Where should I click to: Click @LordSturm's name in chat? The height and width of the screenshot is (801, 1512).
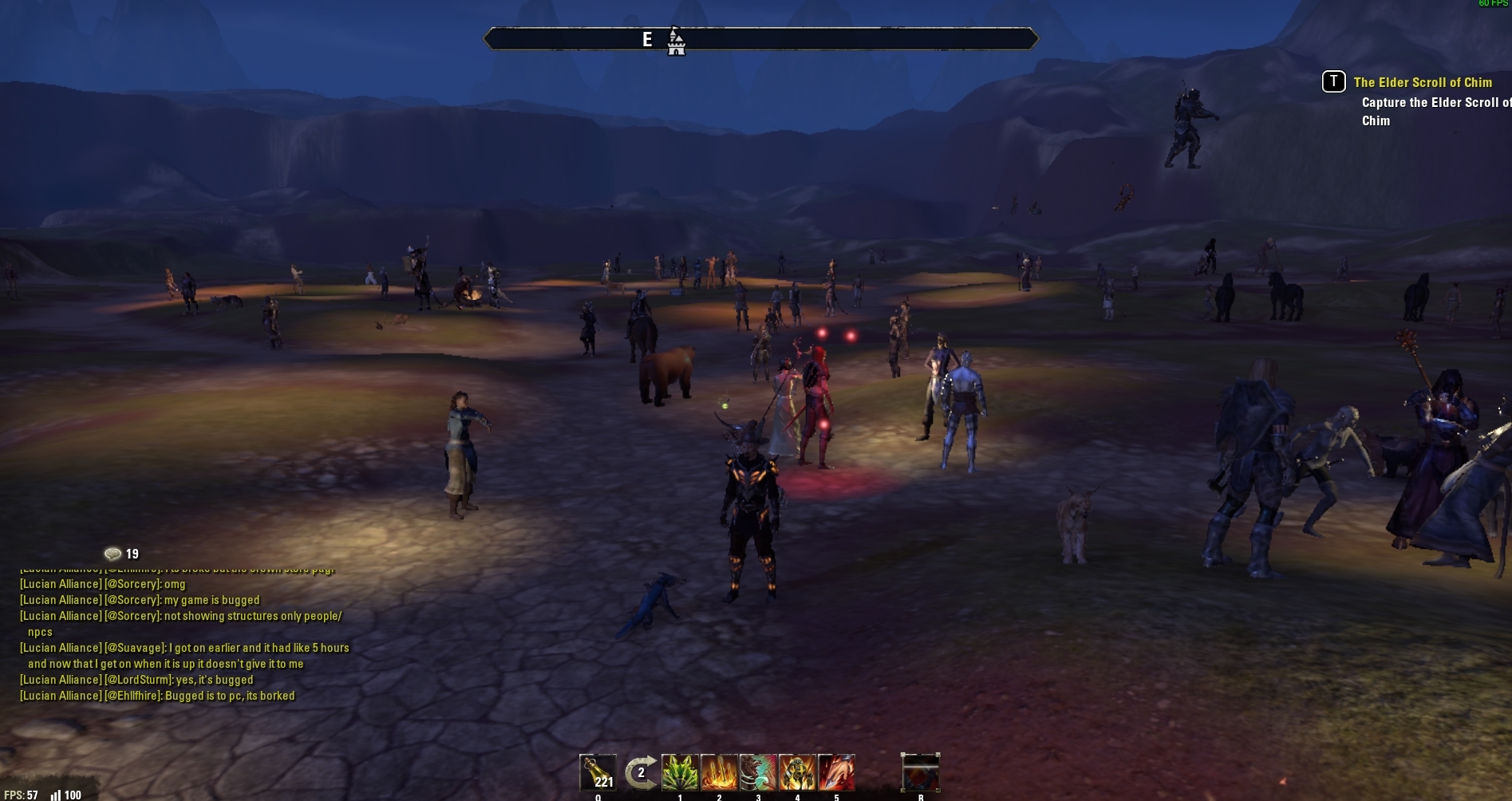coord(139,680)
